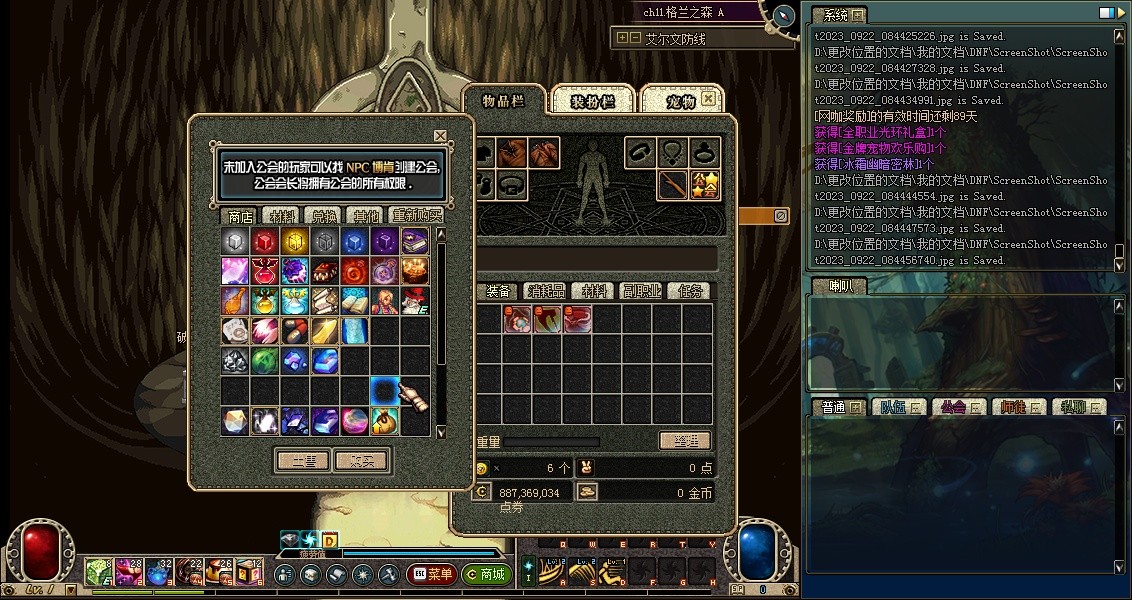The height and width of the screenshot is (600, 1132).
Task: Select the red cube shop item
Action: click(264, 241)
